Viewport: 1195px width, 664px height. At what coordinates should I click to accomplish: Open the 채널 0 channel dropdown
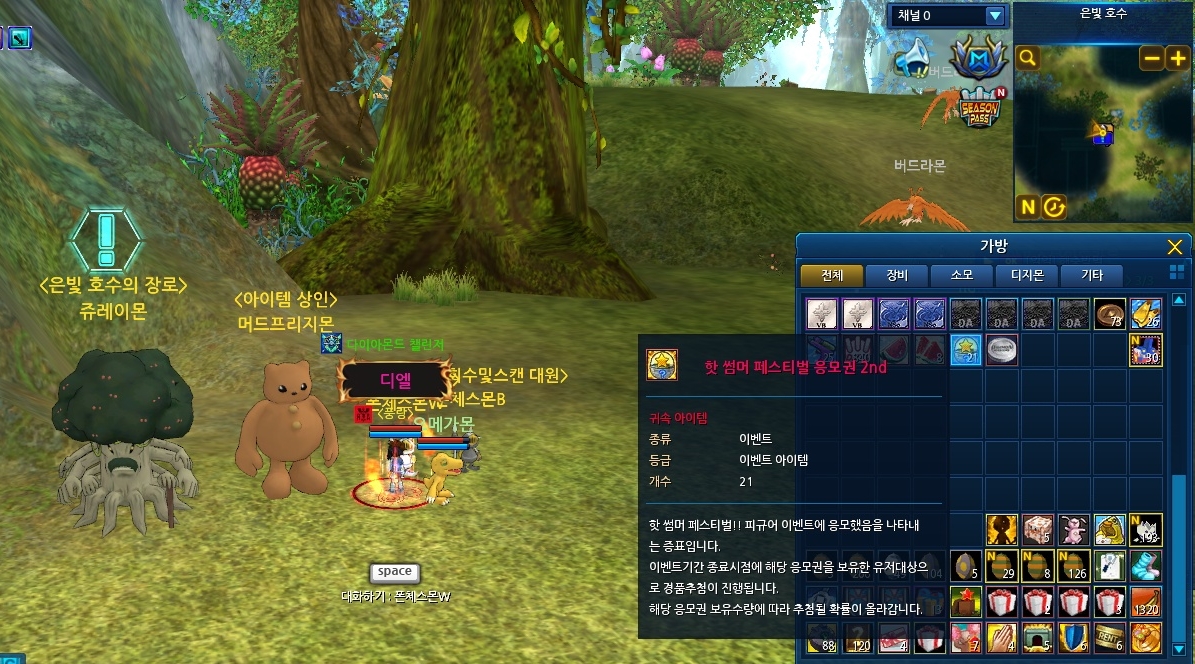click(994, 15)
